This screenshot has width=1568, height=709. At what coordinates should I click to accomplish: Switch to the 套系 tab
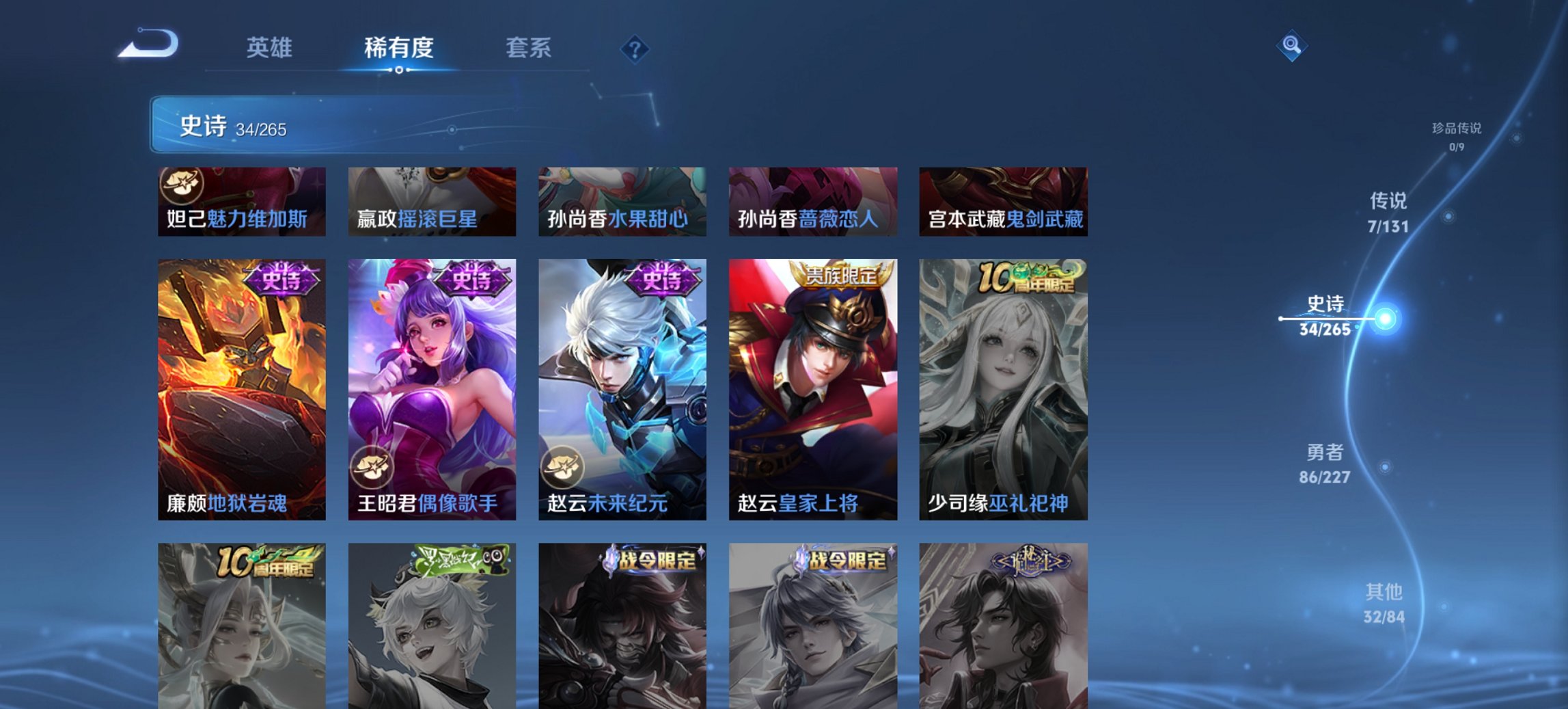(529, 47)
